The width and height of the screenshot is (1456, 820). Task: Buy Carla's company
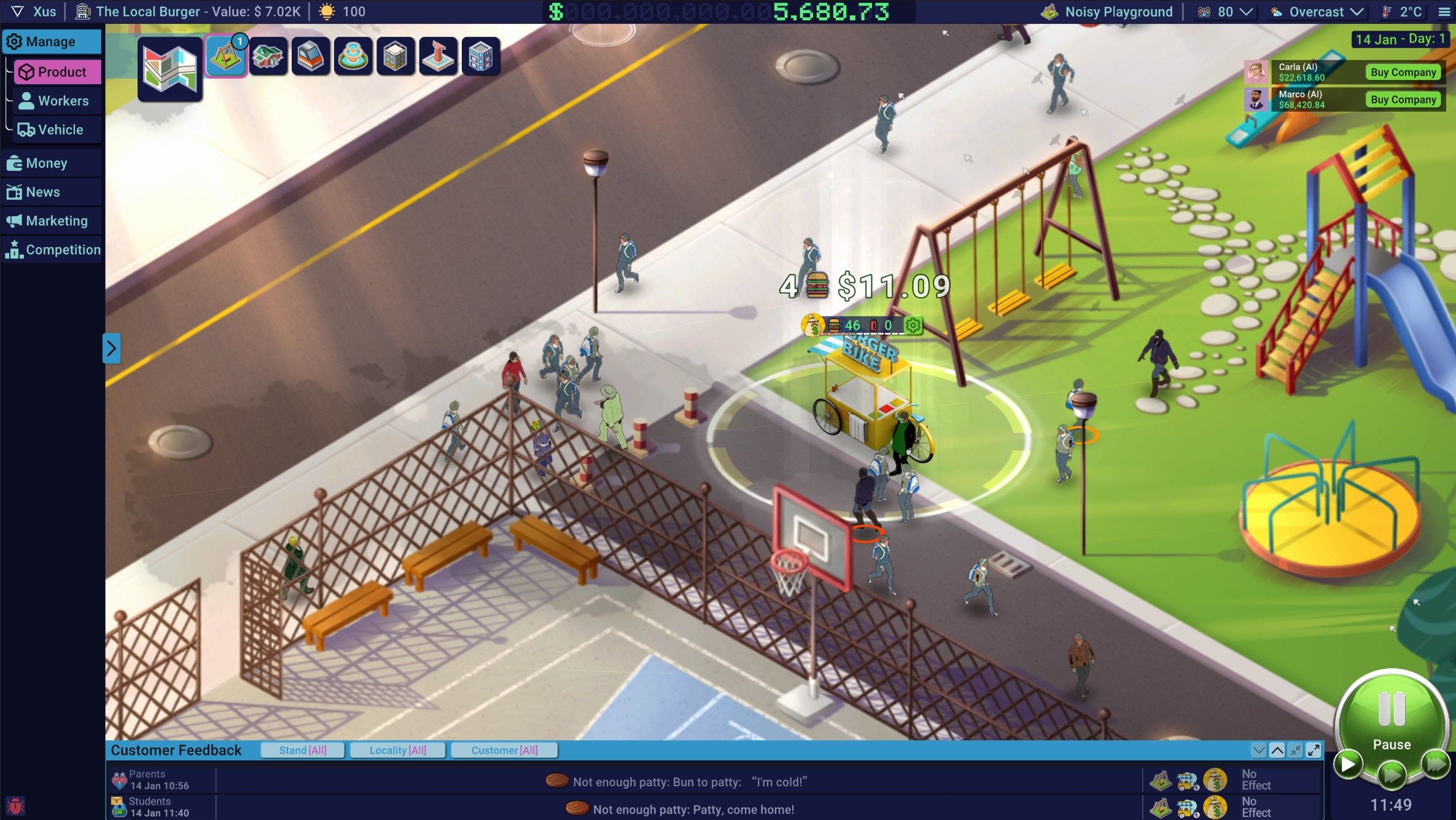1403,72
